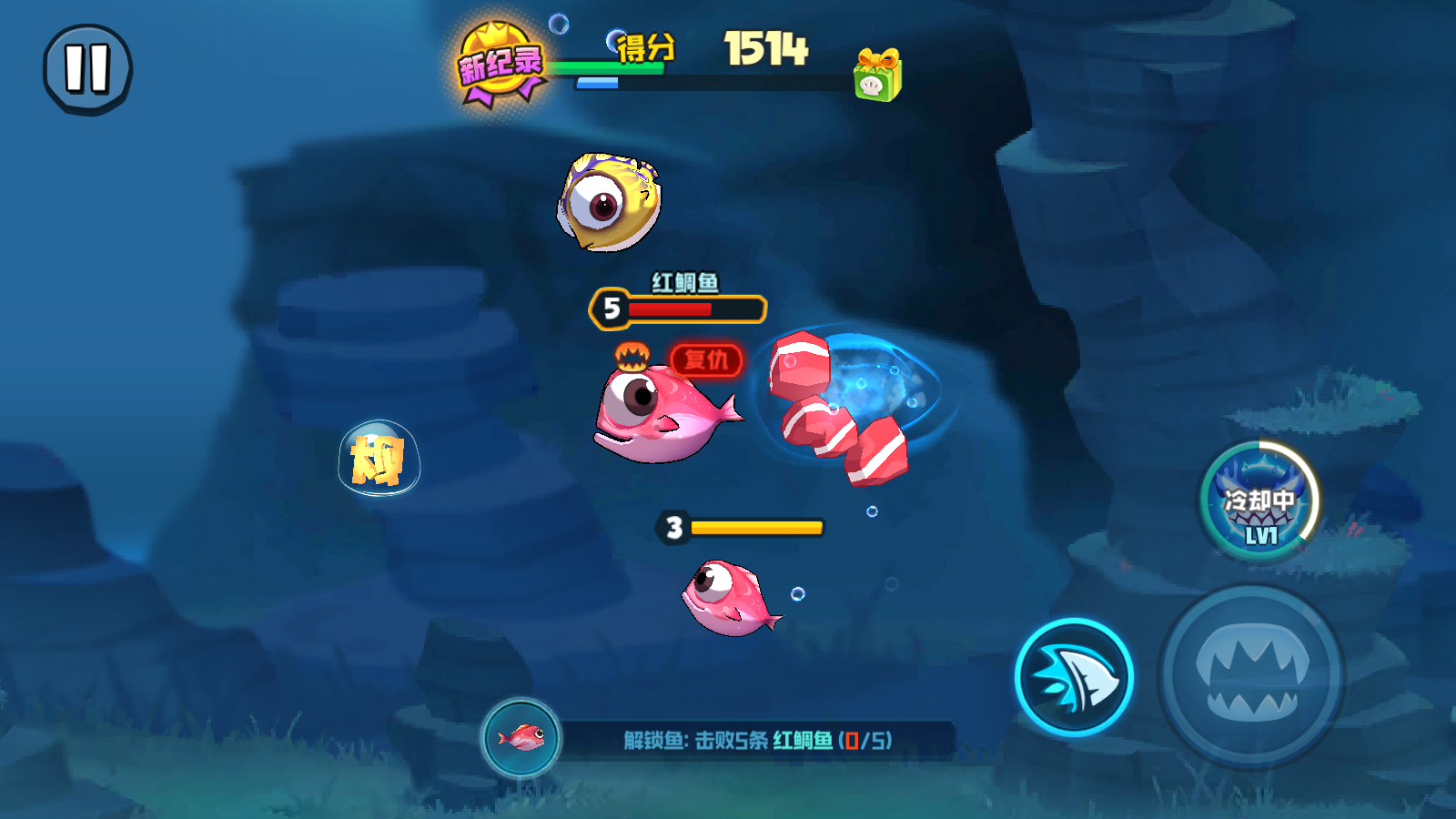Pause the game
1456x819 pixels.
click(x=87, y=69)
